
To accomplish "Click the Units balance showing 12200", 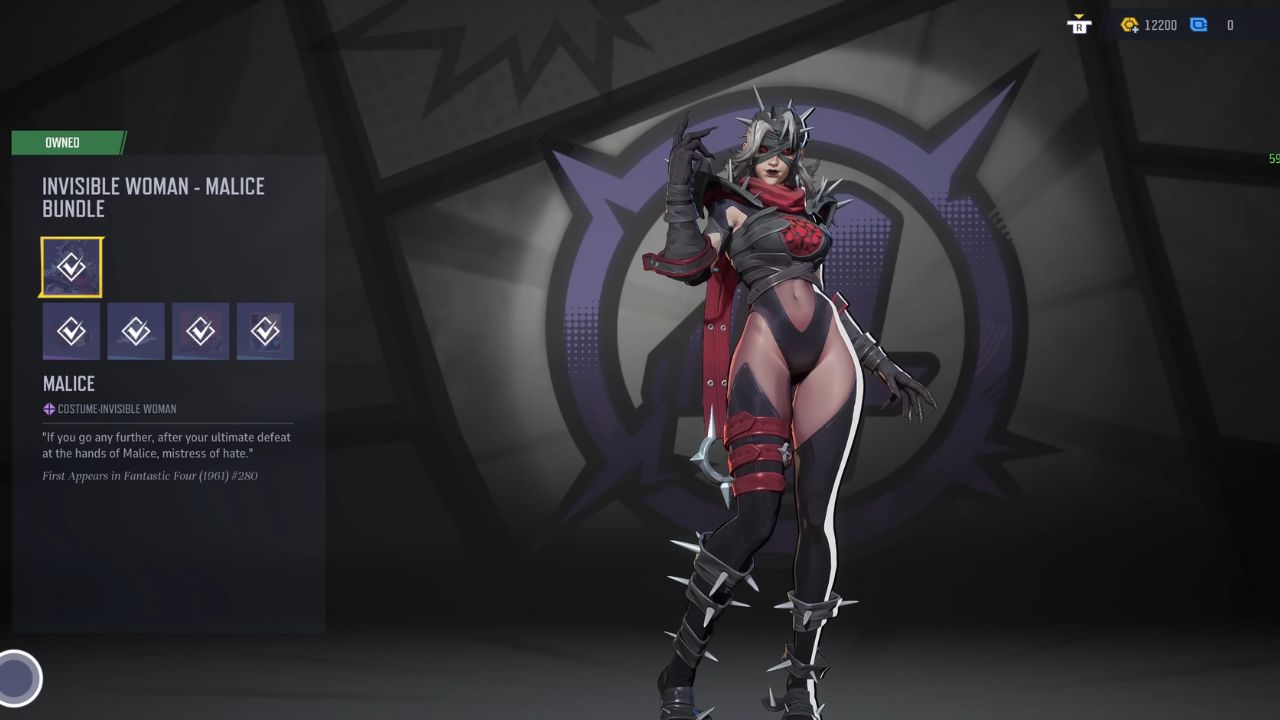I will tap(1161, 25).
